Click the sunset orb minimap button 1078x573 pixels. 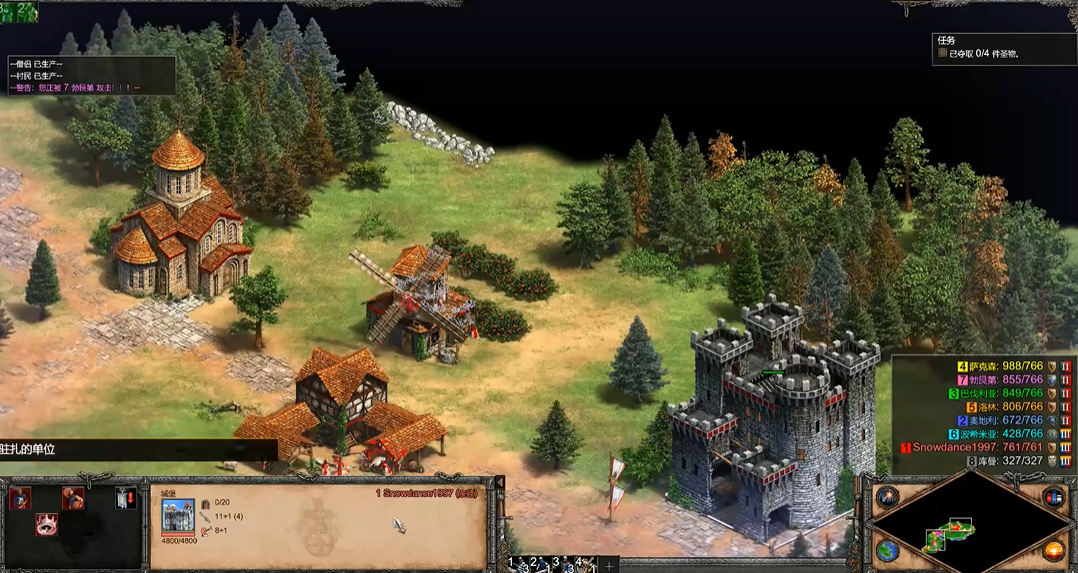point(1052,550)
